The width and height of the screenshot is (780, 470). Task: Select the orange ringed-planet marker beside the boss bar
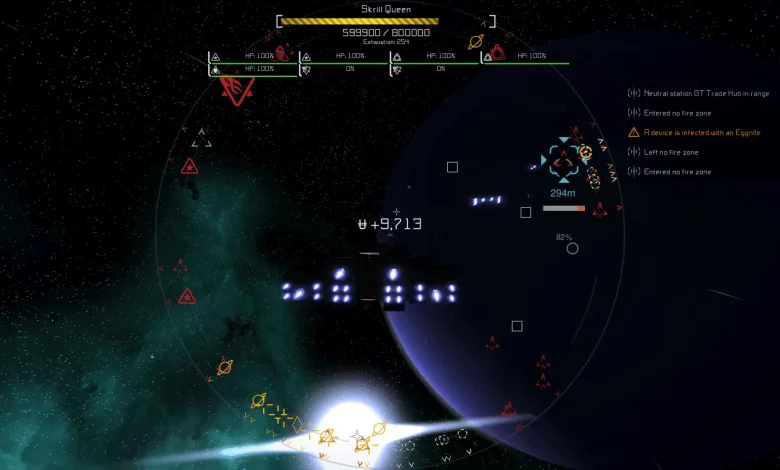point(476,43)
